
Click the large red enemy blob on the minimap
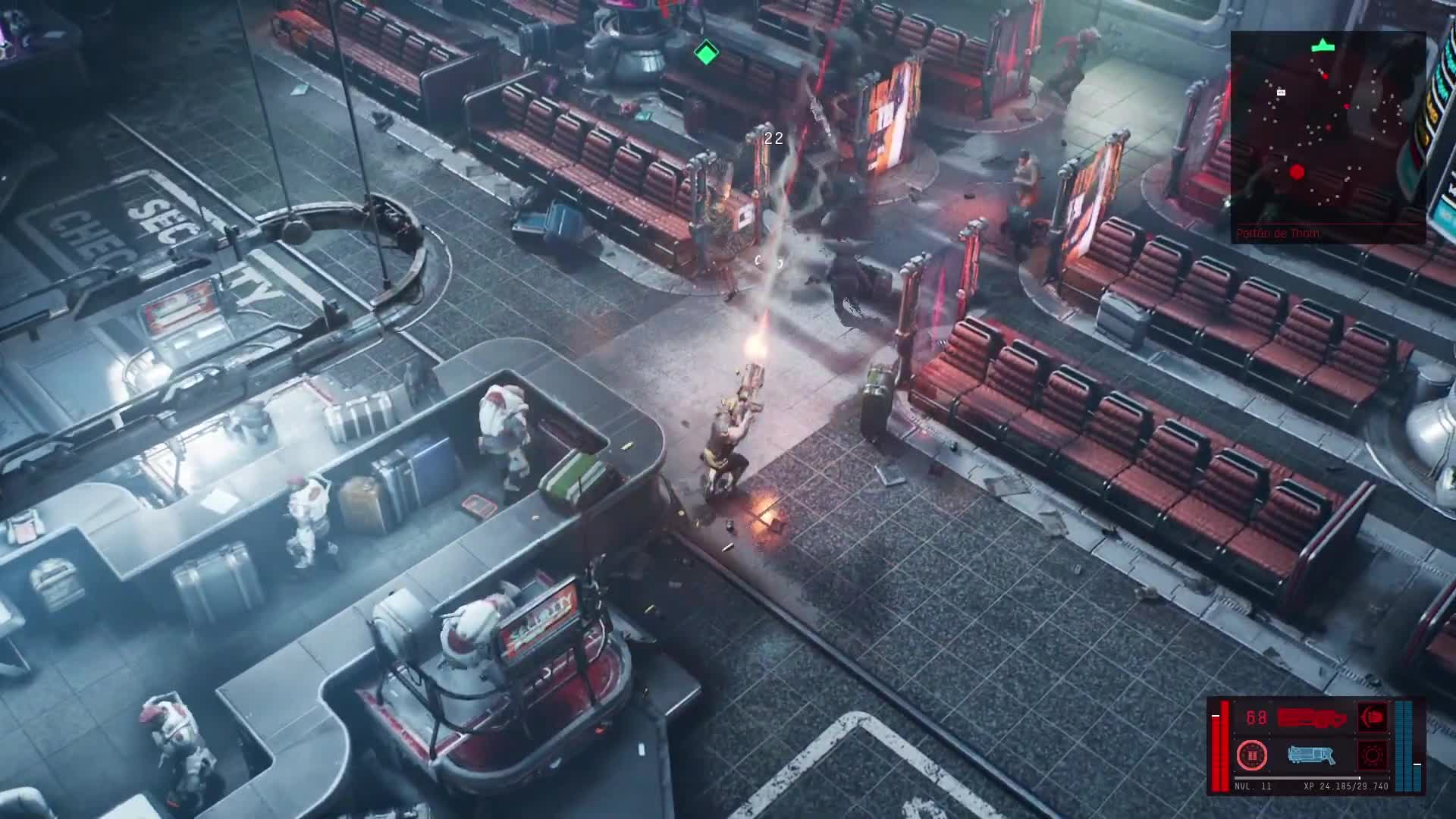[x=1296, y=172]
